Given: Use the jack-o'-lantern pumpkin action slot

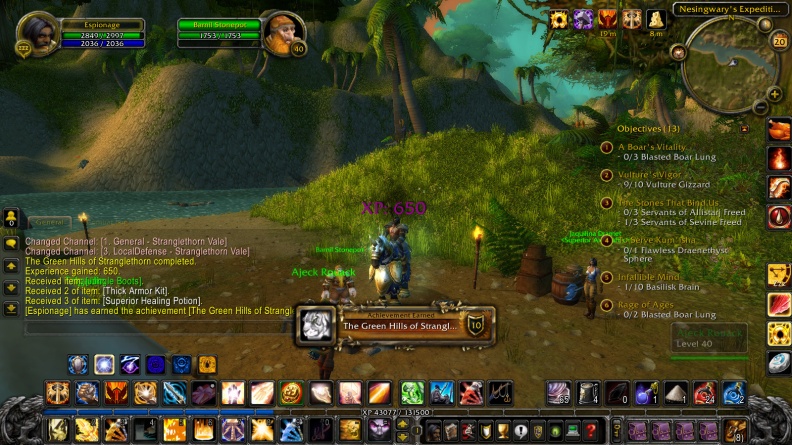Looking at the screenshot, I should click(x=291, y=392).
